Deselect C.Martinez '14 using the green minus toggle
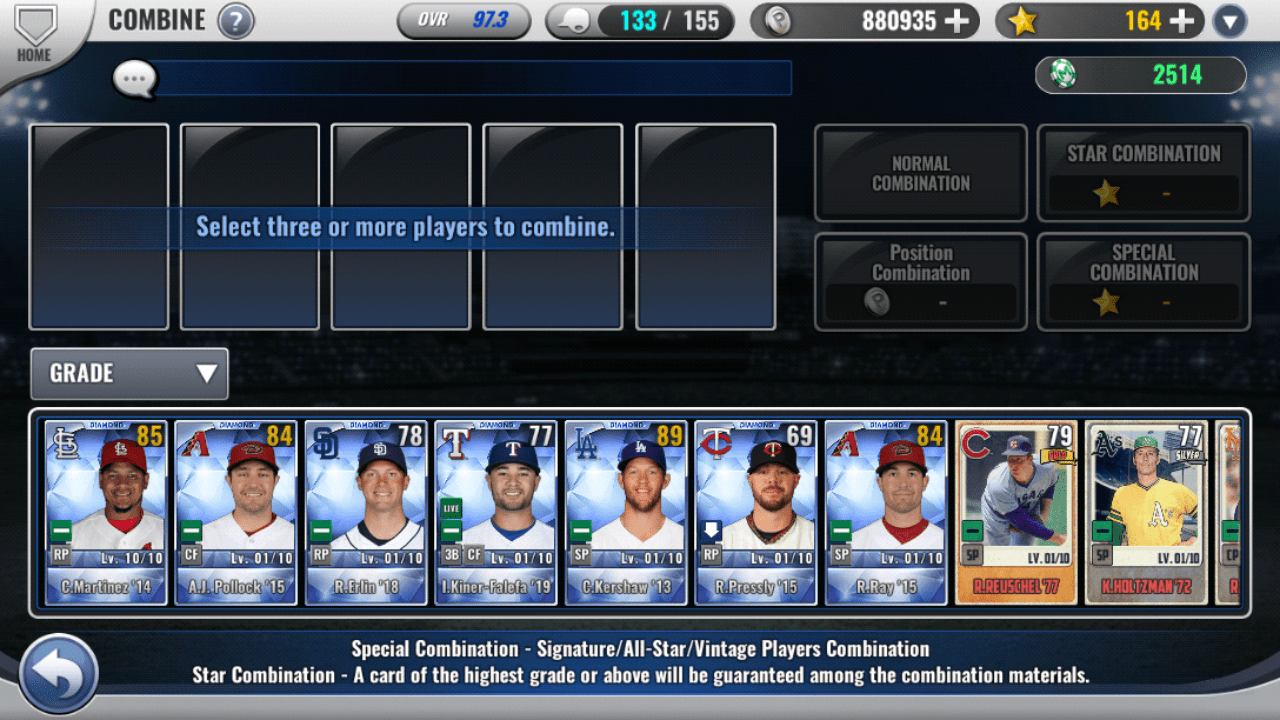This screenshot has height=720, width=1280. click(63, 531)
